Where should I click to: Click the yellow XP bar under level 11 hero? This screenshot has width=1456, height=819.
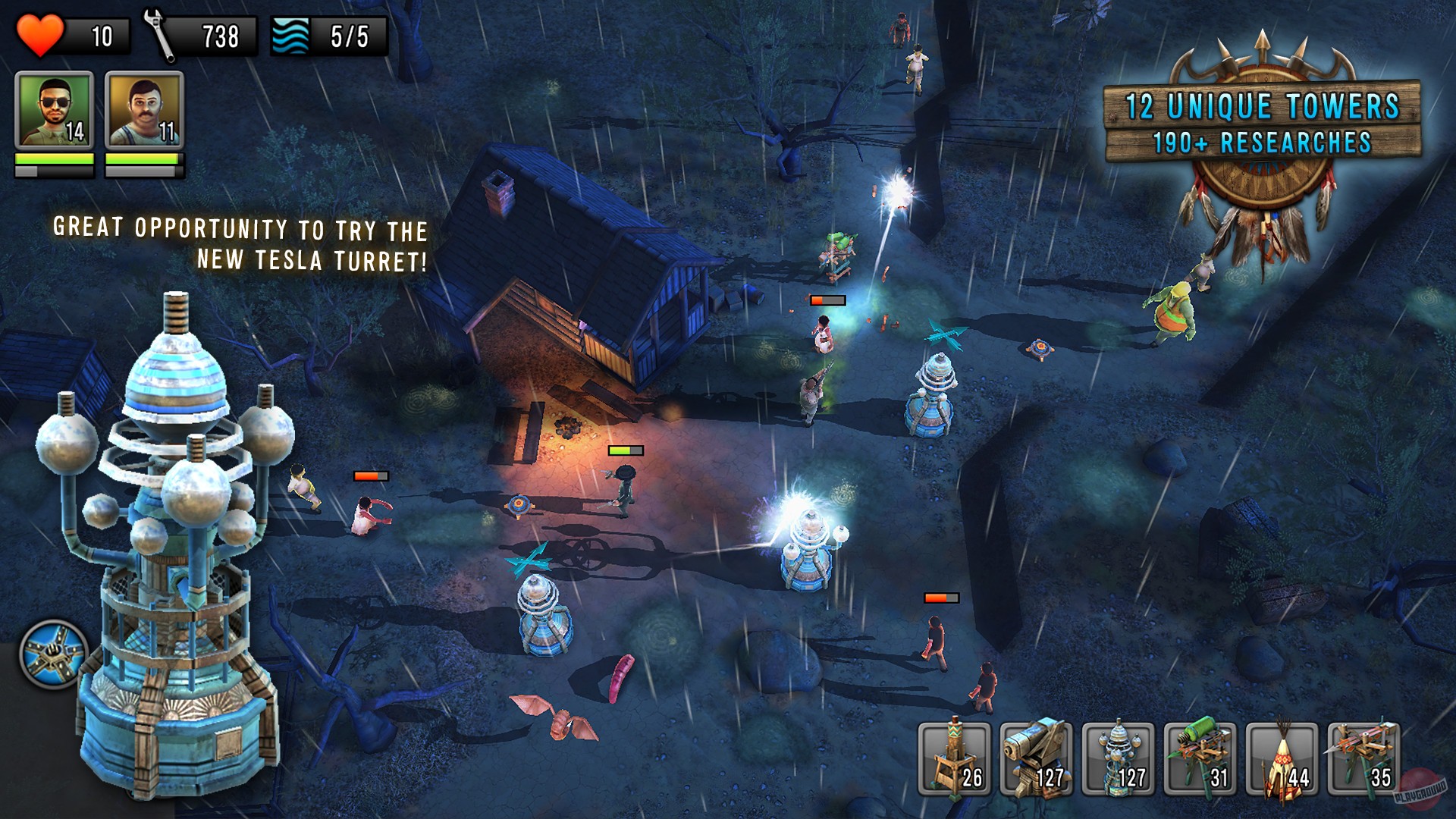click(144, 159)
